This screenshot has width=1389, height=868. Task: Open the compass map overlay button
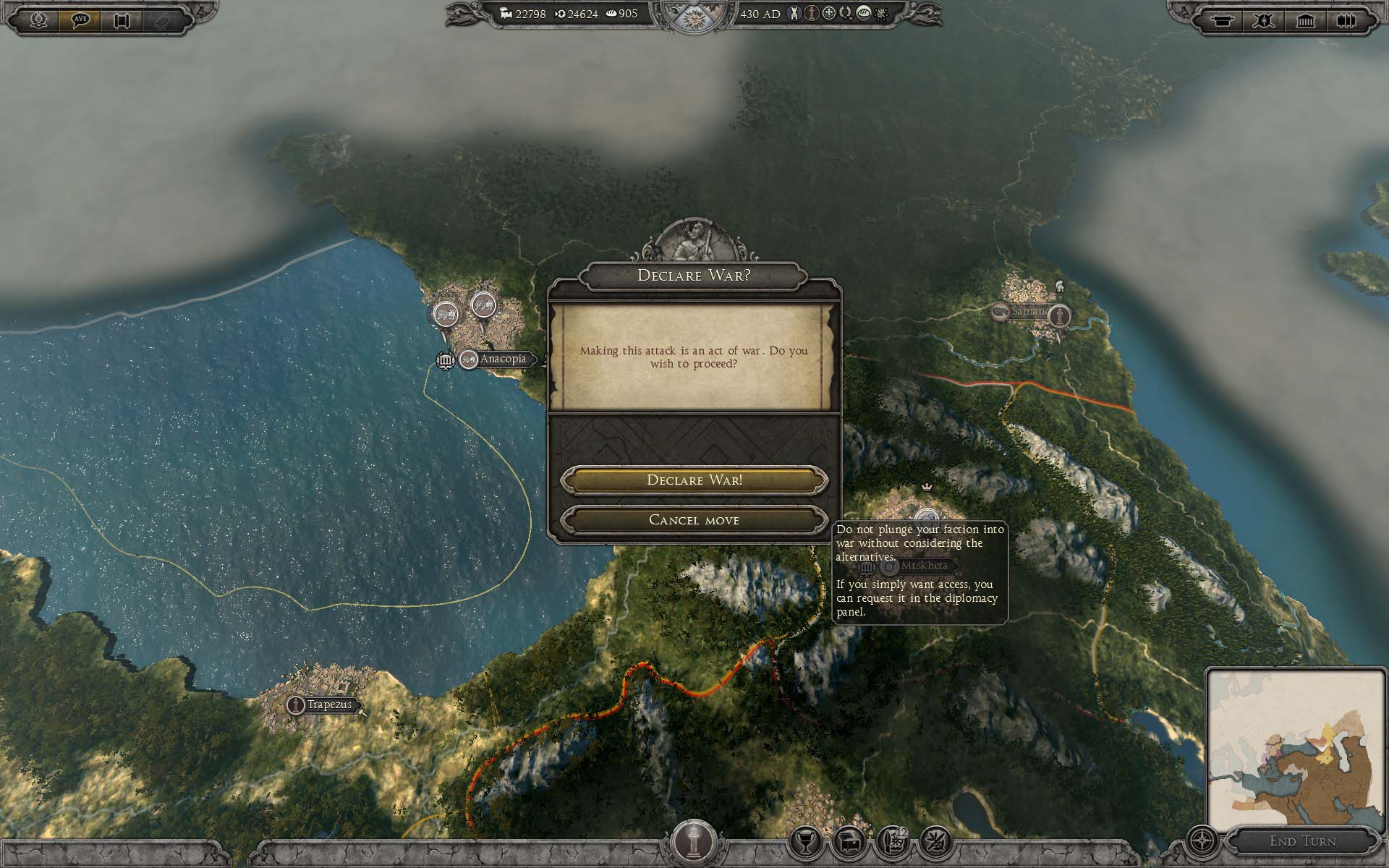point(1203,842)
